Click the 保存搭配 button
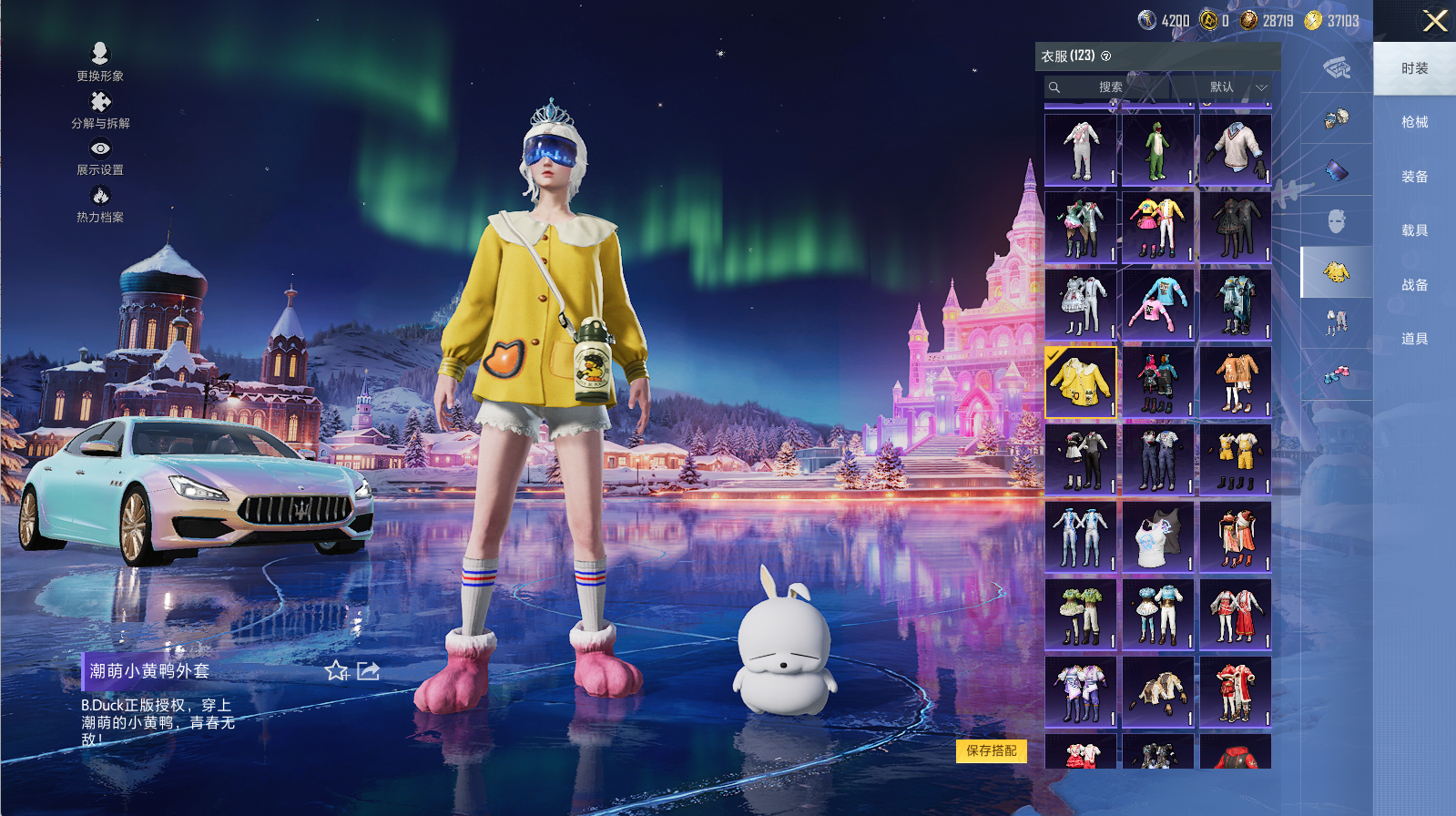 click(x=992, y=750)
